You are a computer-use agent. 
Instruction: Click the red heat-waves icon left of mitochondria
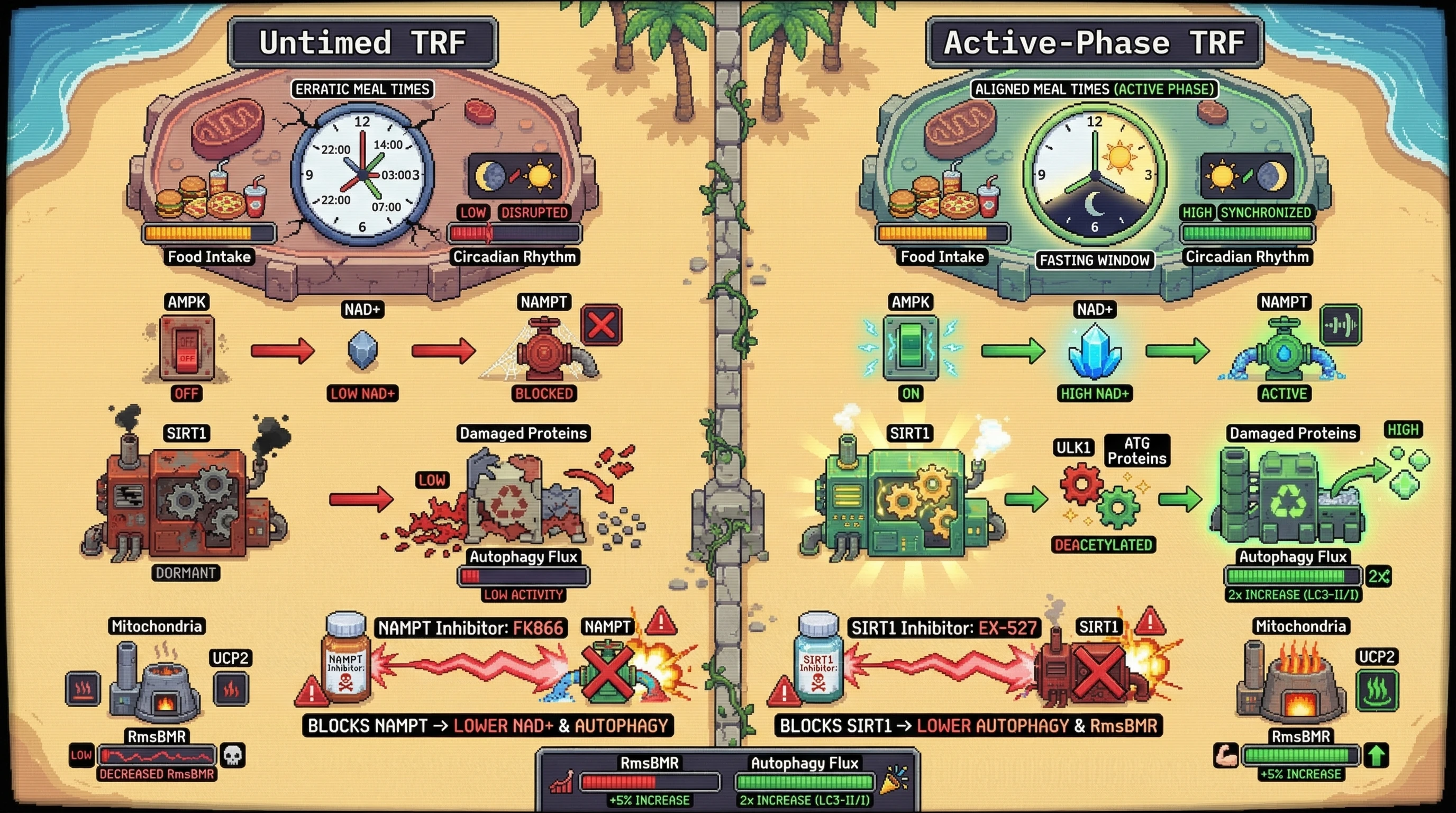[x=83, y=689]
